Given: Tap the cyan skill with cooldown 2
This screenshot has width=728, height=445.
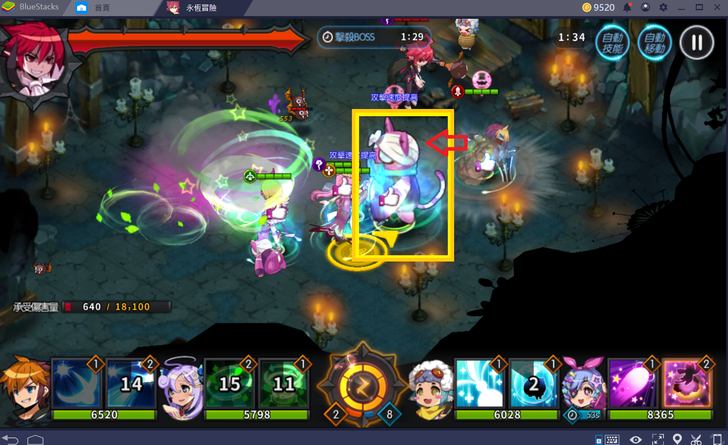Looking at the screenshot, I should [x=533, y=383].
